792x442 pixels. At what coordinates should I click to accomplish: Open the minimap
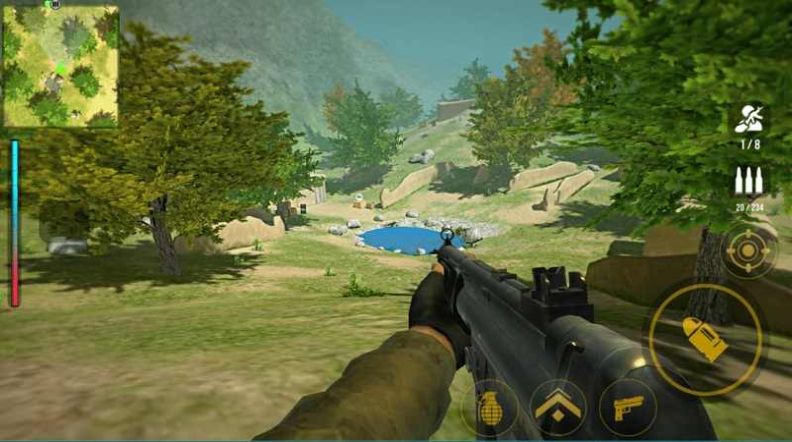point(60,66)
